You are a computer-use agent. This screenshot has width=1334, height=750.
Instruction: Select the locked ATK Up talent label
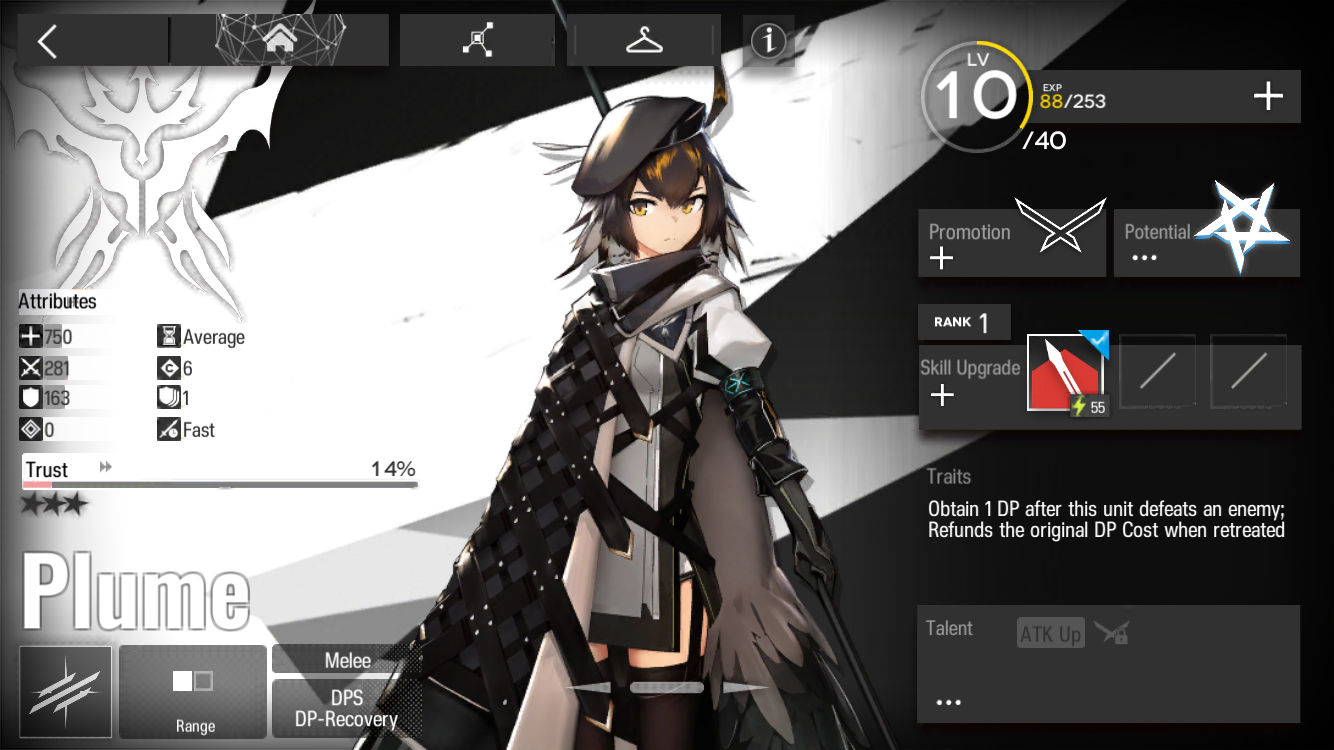tap(1049, 632)
